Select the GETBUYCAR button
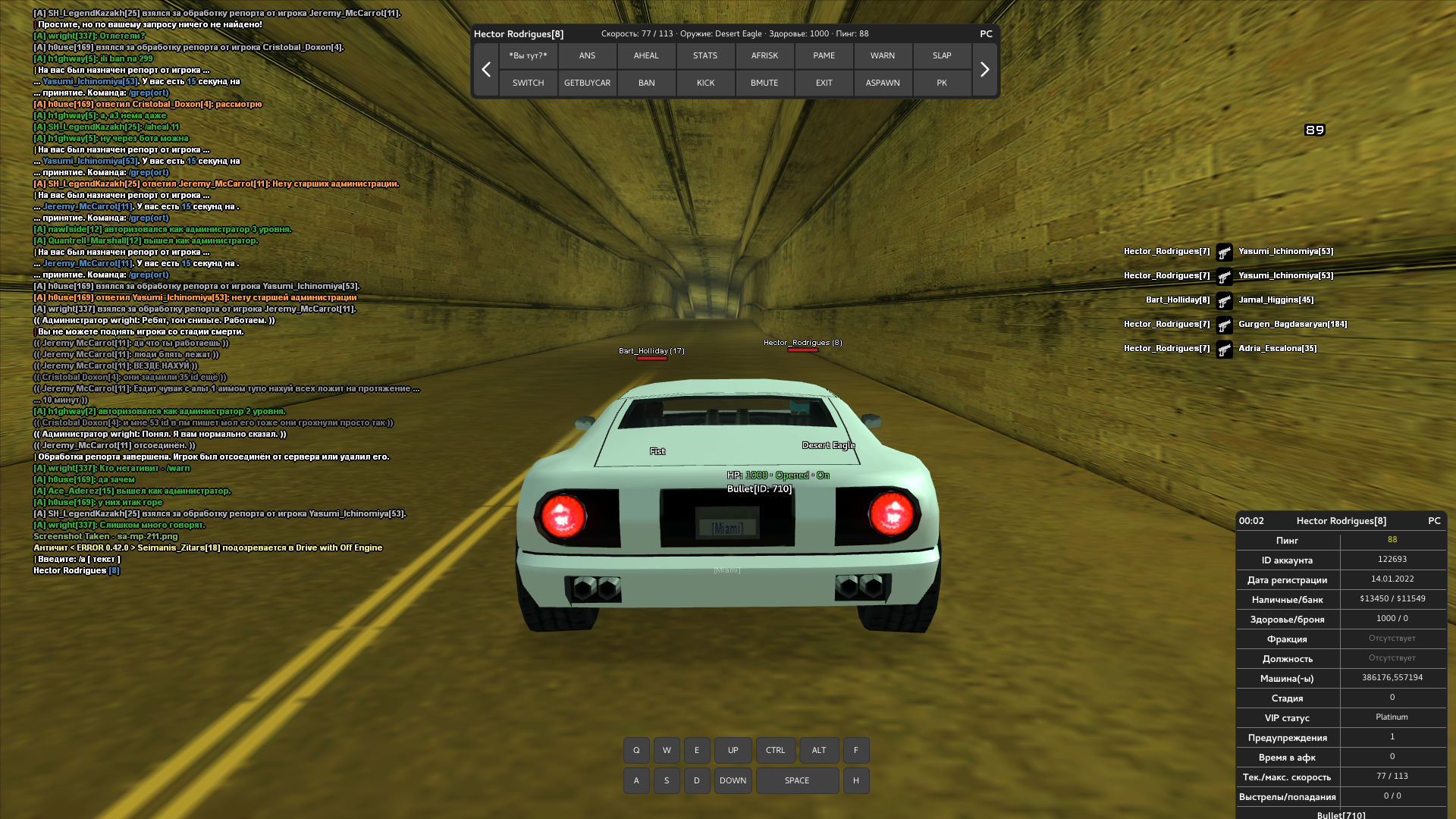 tap(587, 83)
